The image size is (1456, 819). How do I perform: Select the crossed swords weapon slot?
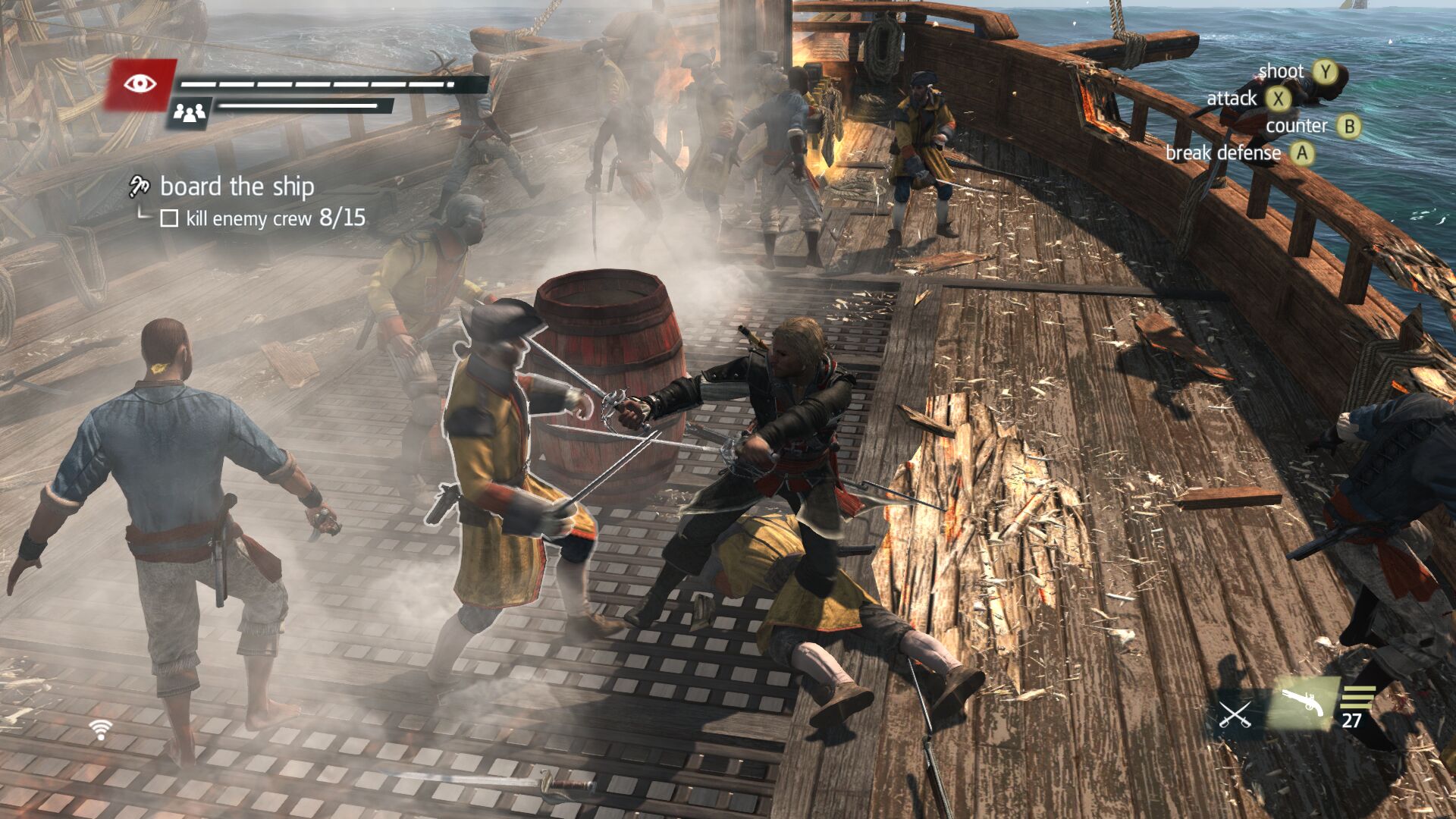[1235, 714]
